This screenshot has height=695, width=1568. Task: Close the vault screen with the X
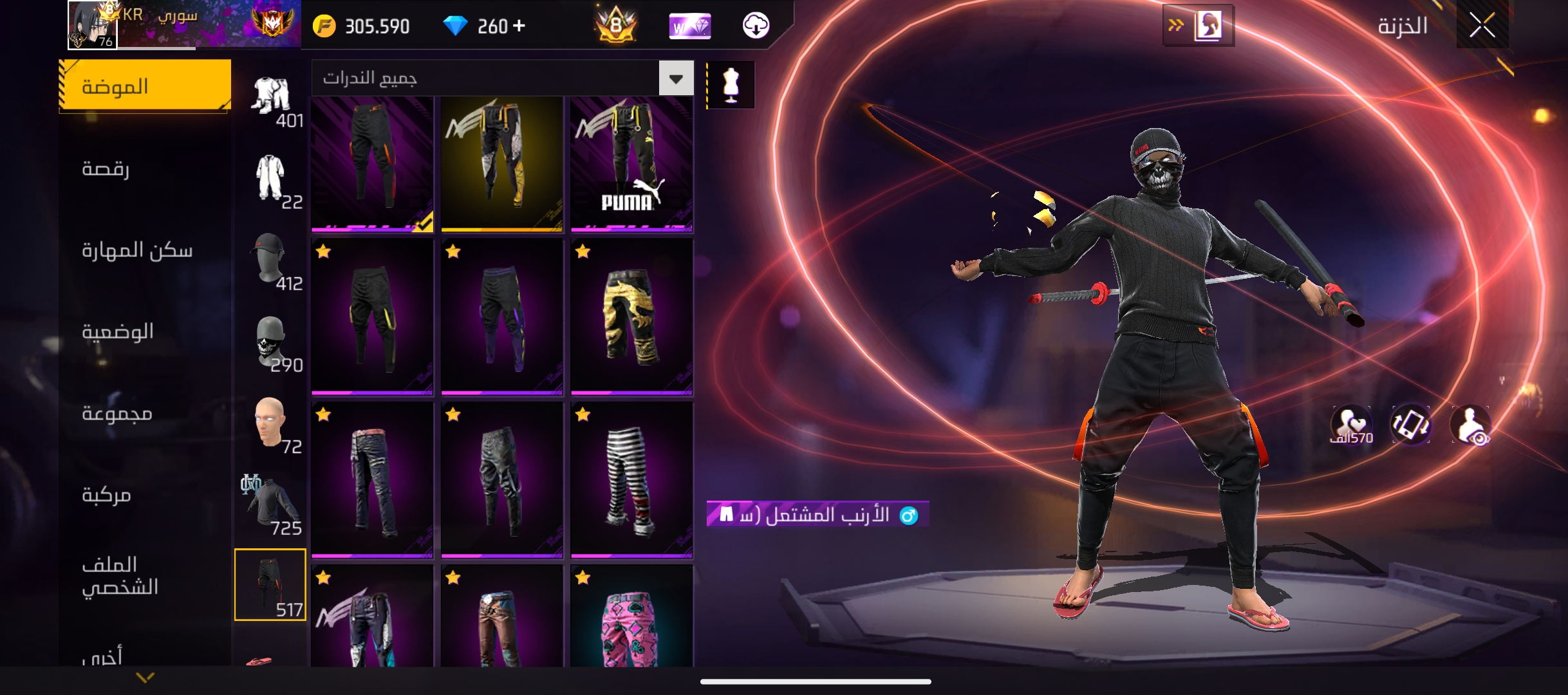click(x=1482, y=26)
